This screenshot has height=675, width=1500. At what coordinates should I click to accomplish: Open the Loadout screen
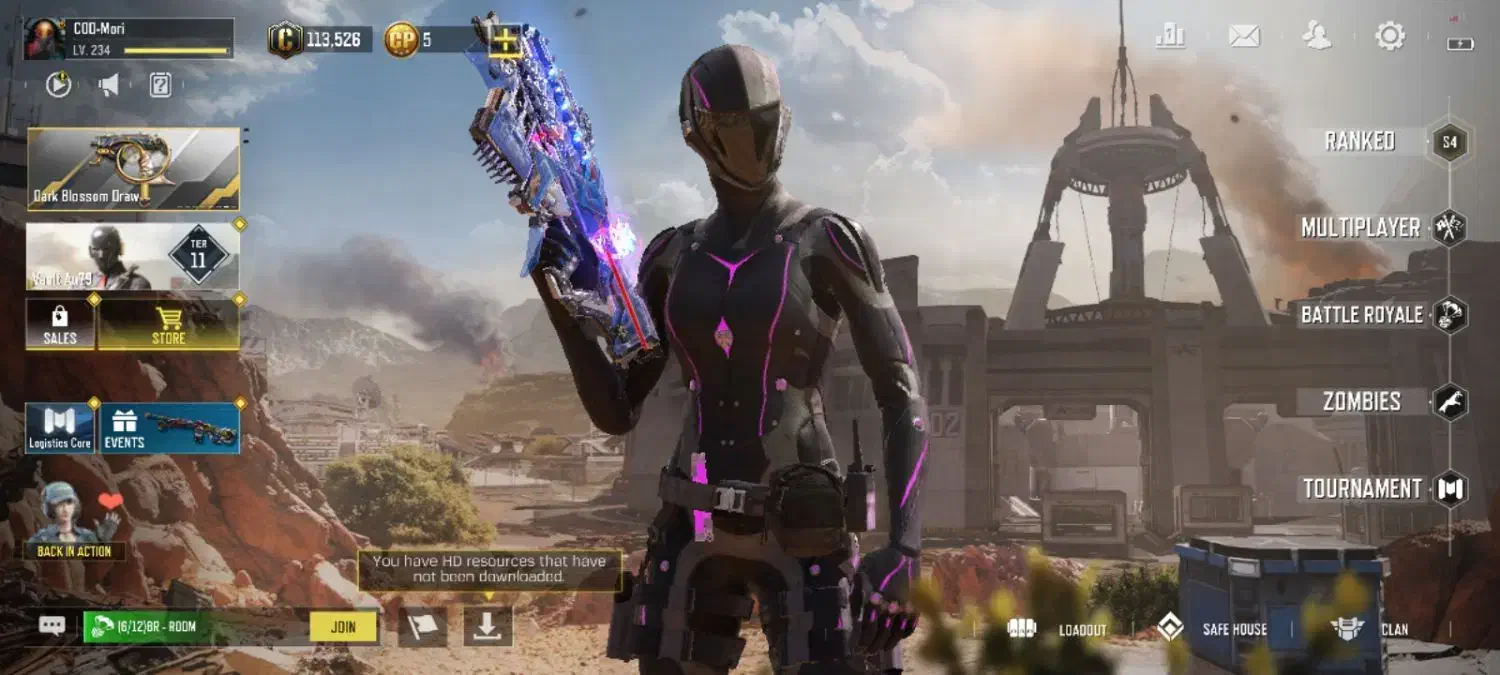tap(1058, 629)
